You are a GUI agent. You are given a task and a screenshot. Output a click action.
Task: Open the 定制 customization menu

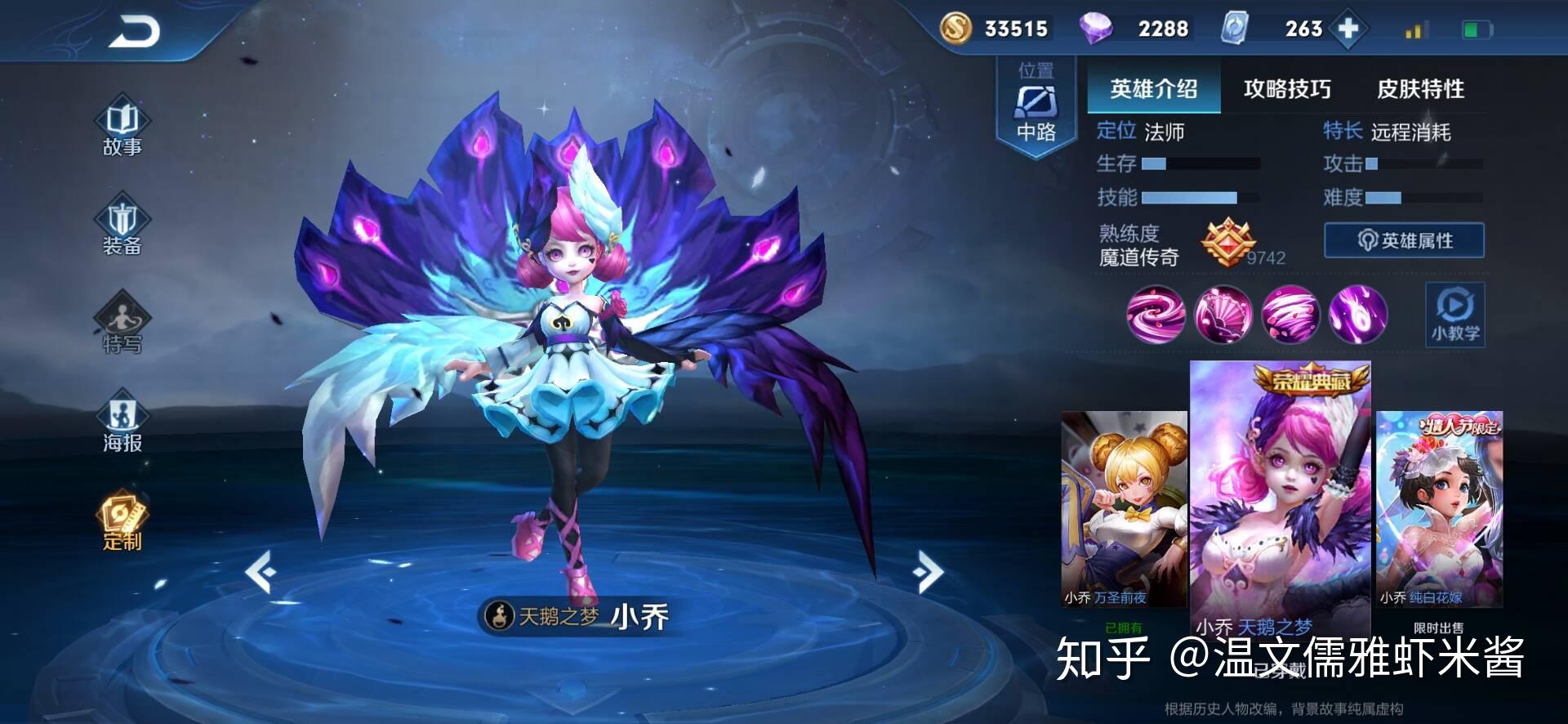click(122, 521)
